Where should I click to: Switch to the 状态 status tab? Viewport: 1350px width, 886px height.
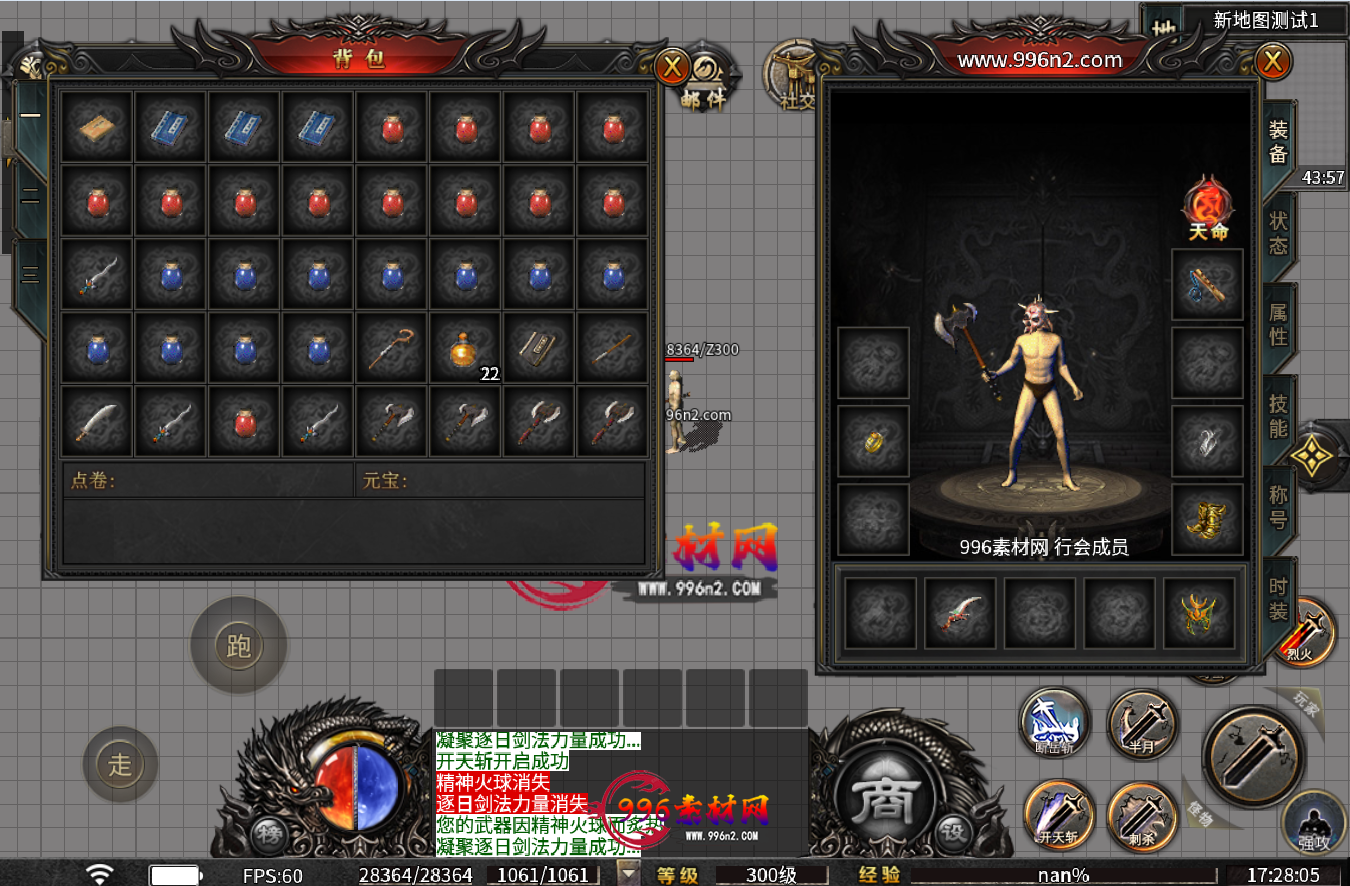pos(1278,233)
